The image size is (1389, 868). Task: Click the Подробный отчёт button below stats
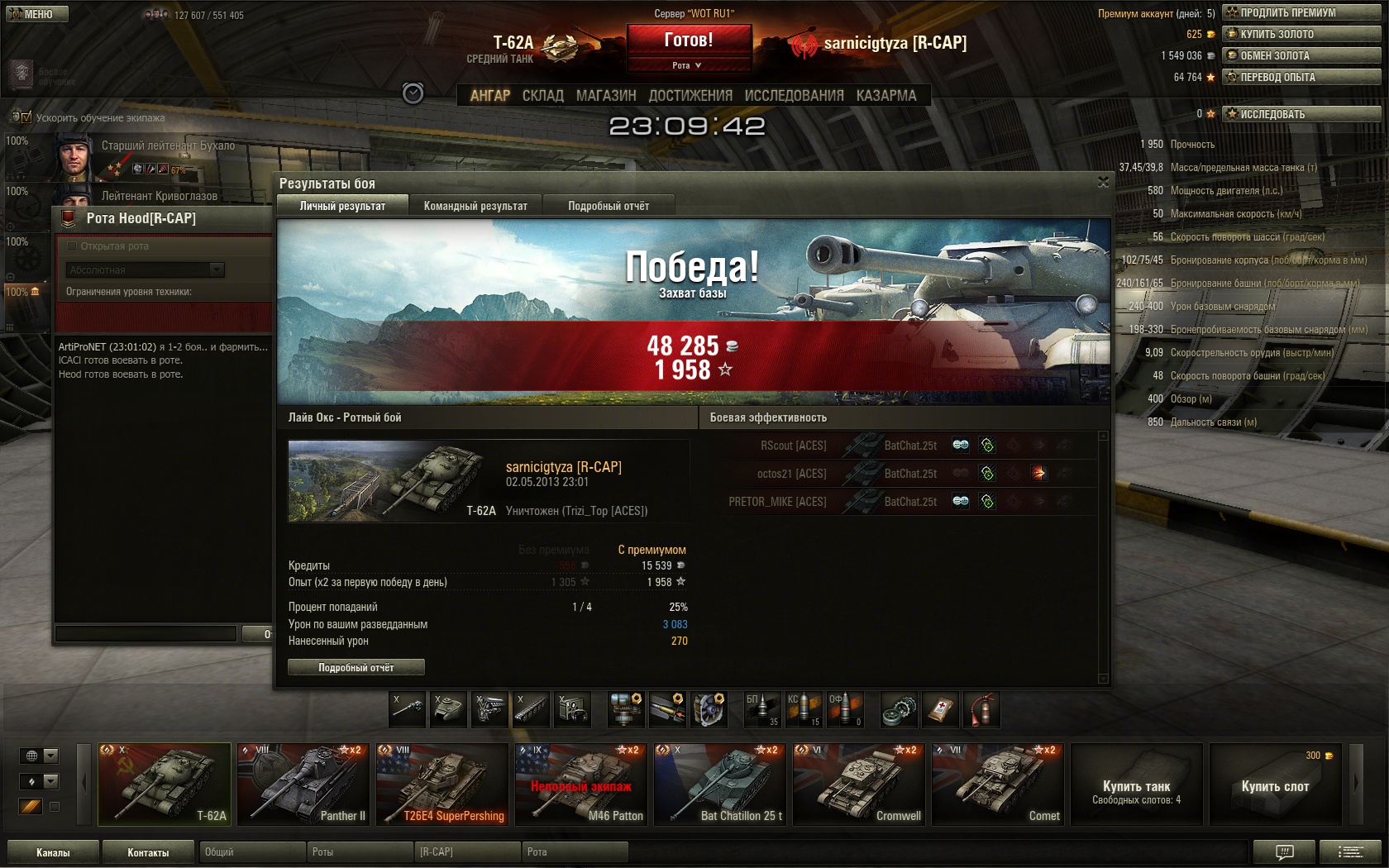pos(356,667)
